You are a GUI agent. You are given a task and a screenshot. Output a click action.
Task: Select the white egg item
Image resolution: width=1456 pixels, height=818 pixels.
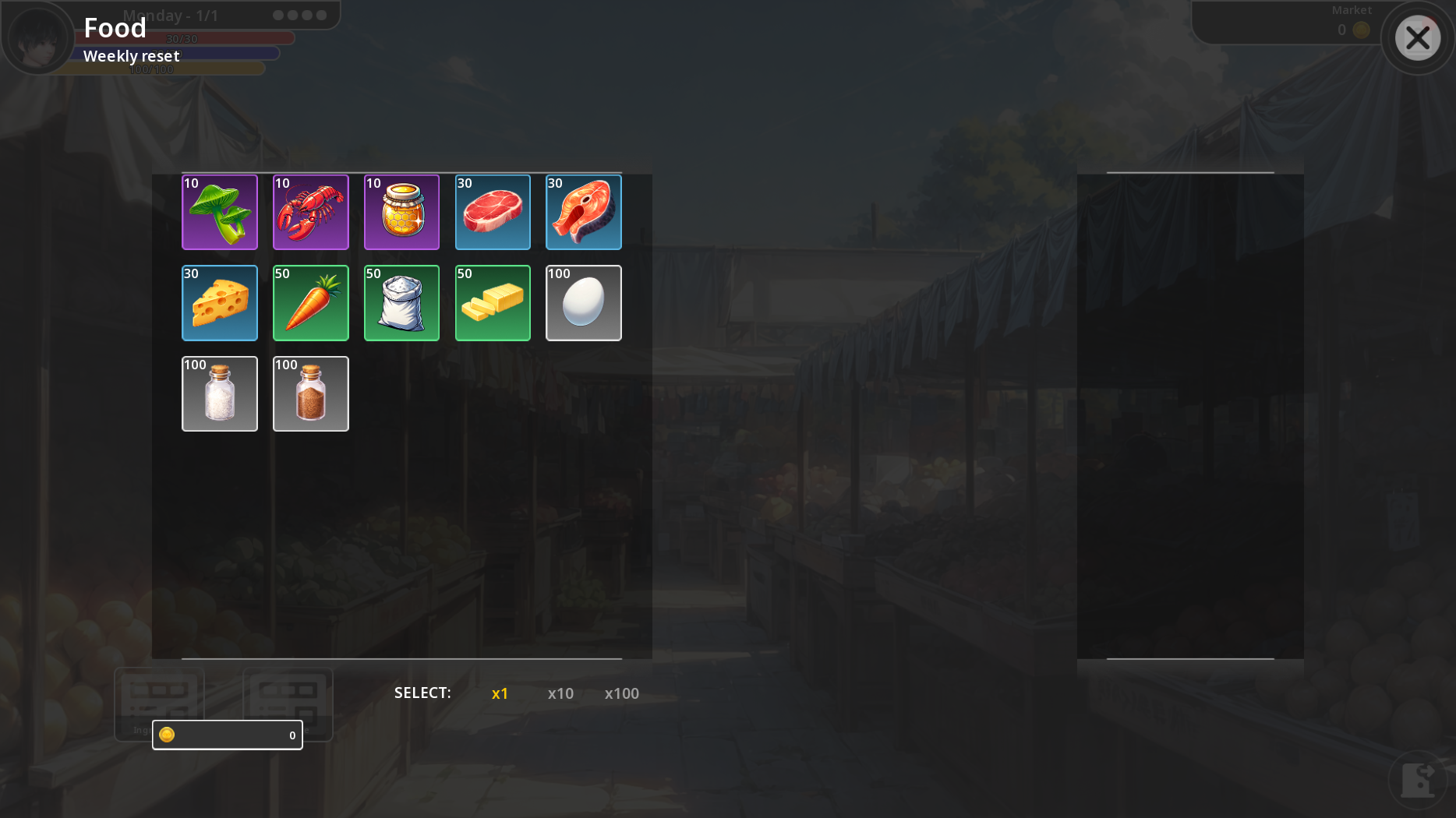(583, 303)
